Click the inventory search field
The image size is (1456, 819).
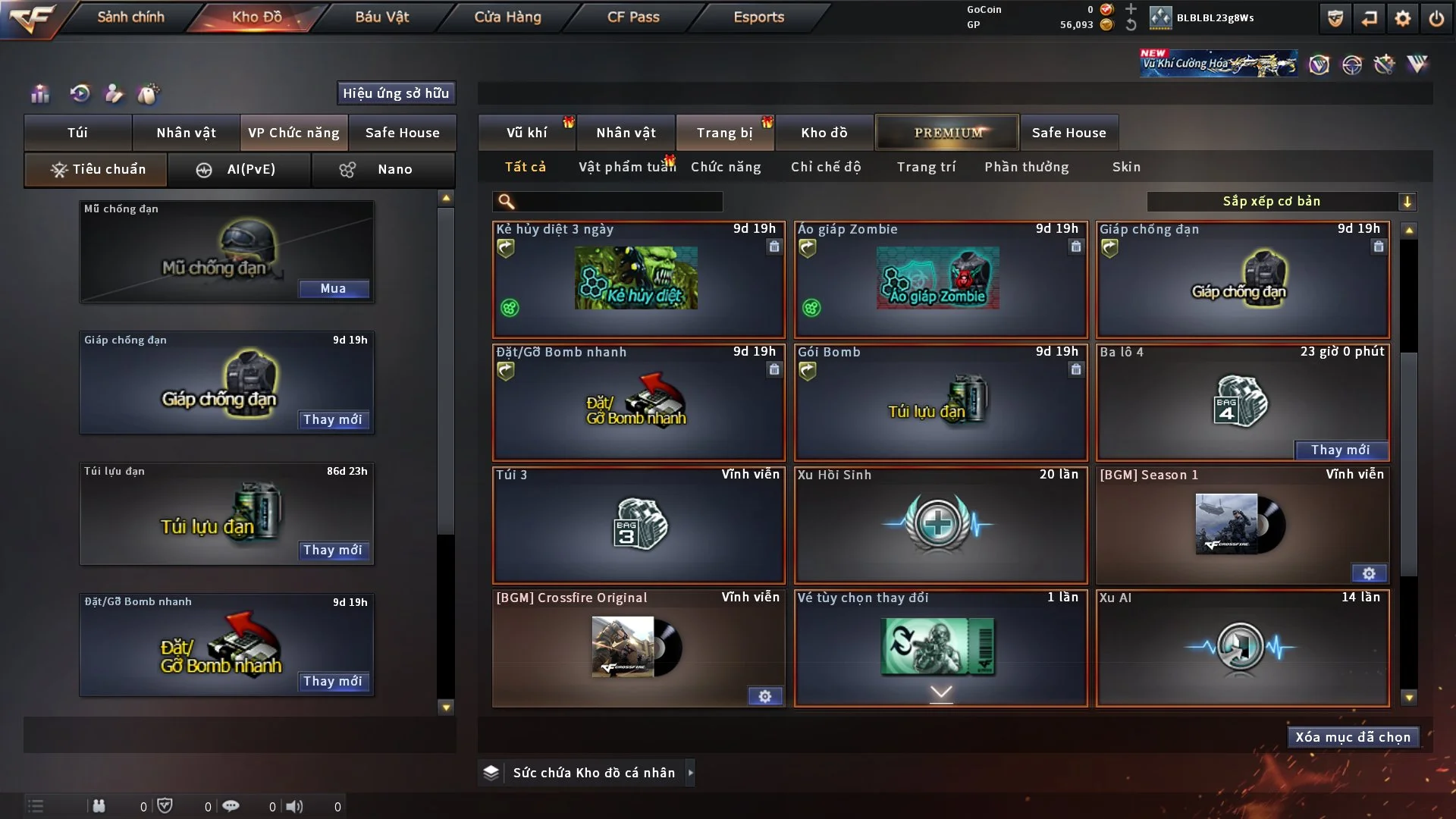(618, 201)
